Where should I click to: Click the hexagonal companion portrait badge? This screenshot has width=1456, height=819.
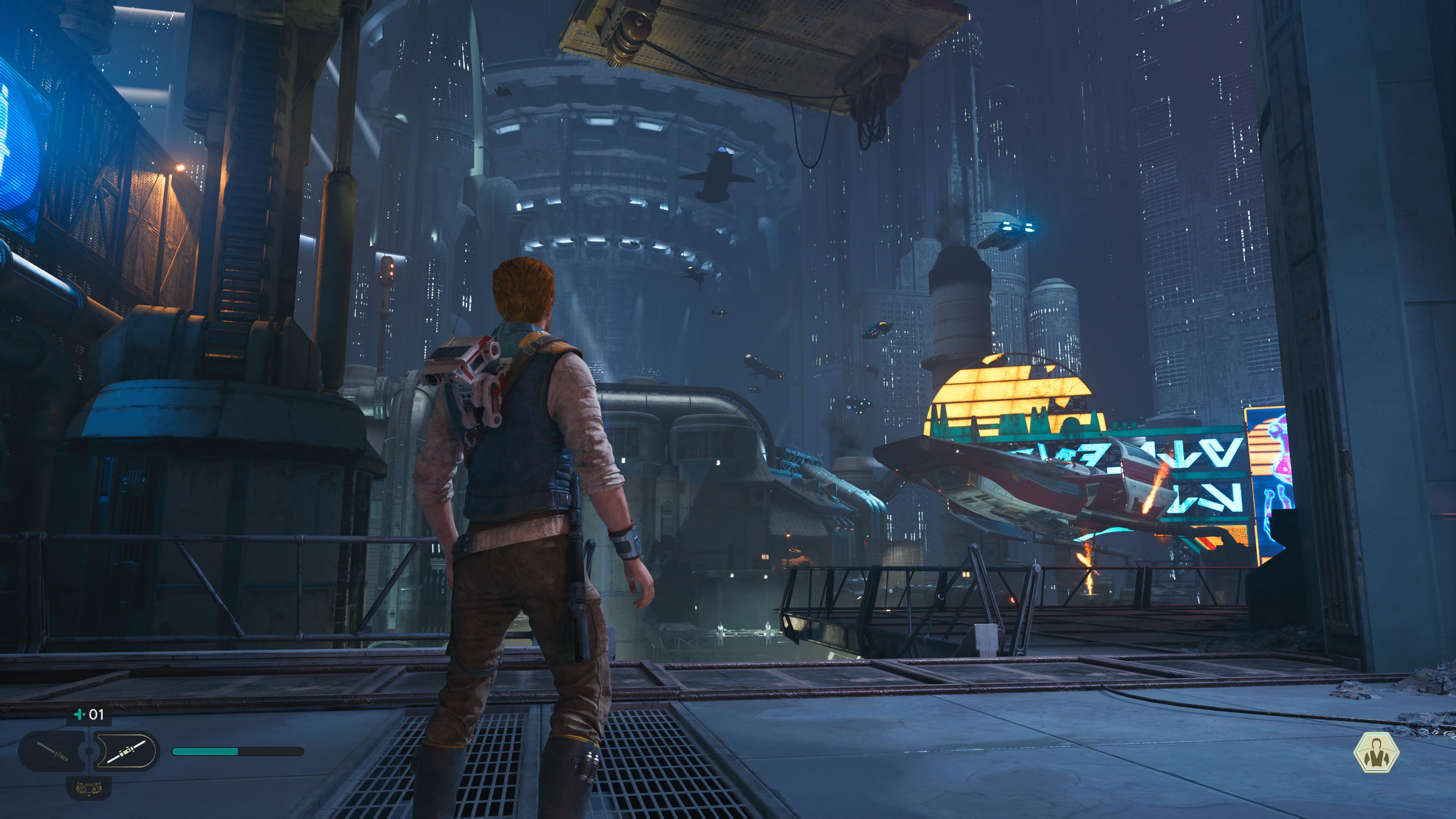coord(1376,752)
